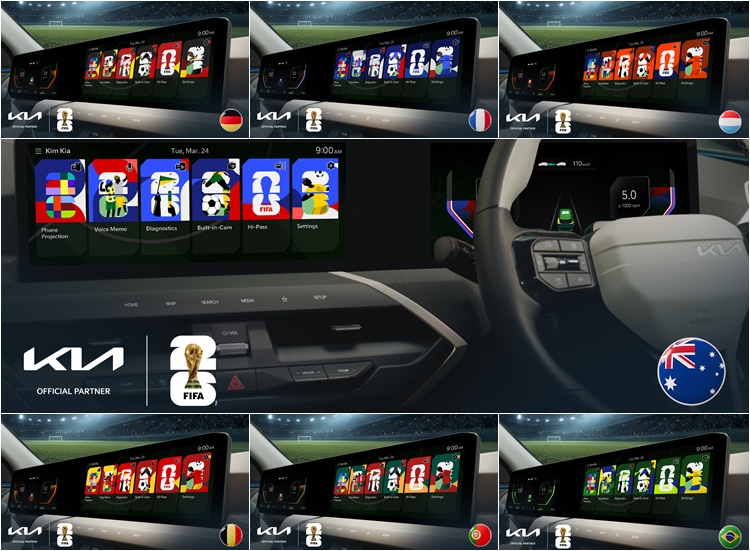This screenshot has height=551, width=750.
Task: Tap the HOME button below the screen
Action: [131, 304]
